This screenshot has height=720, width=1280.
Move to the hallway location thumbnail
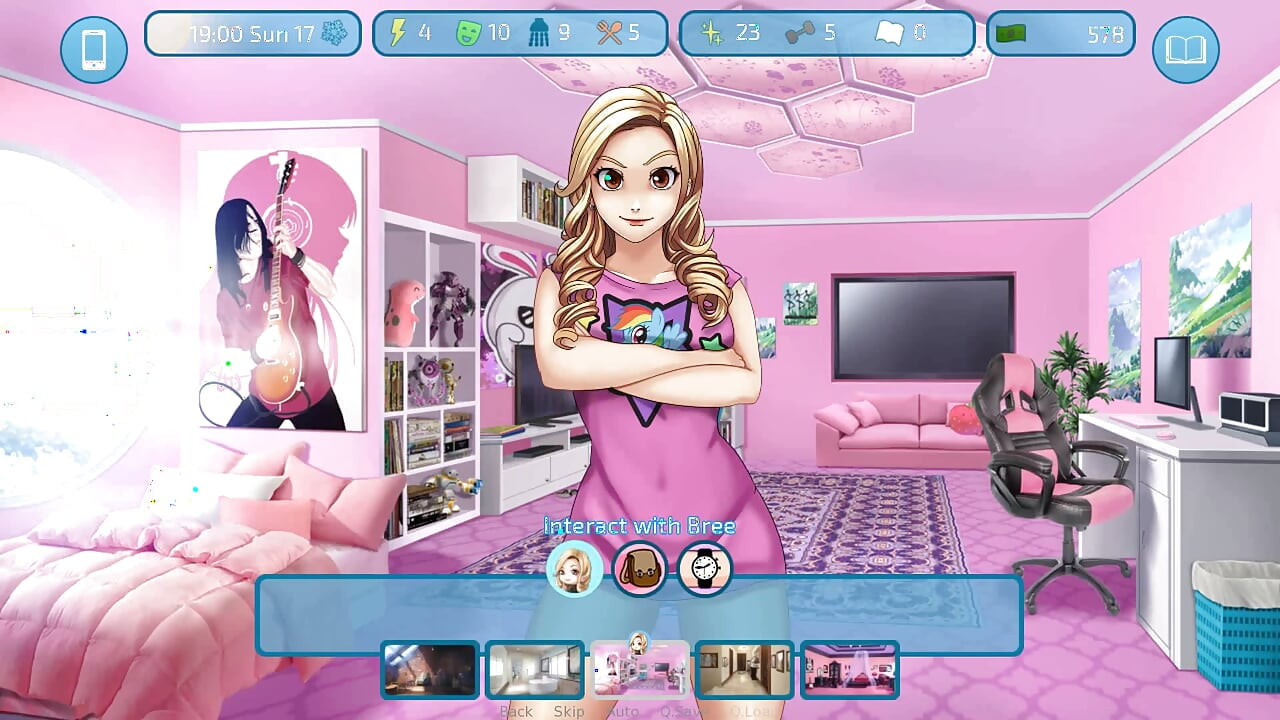tap(745, 669)
